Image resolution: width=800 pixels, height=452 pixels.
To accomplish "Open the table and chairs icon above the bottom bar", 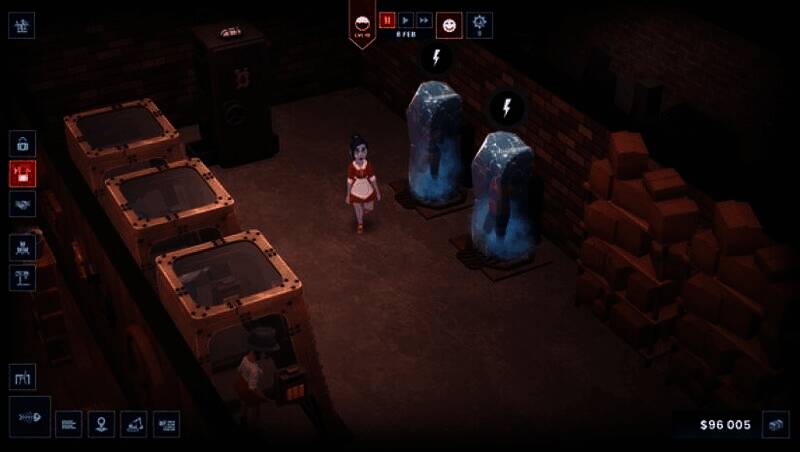I will coord(22,377).
